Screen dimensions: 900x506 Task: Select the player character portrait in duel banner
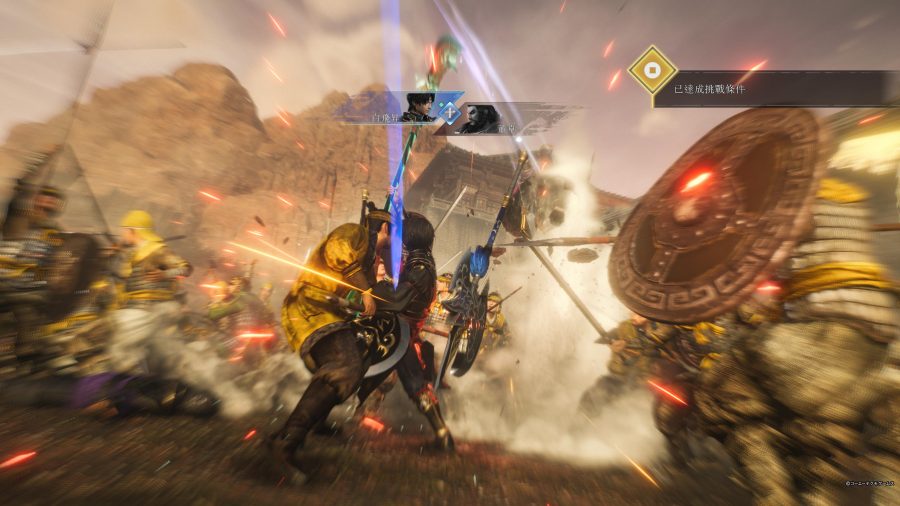pos(418,107)
